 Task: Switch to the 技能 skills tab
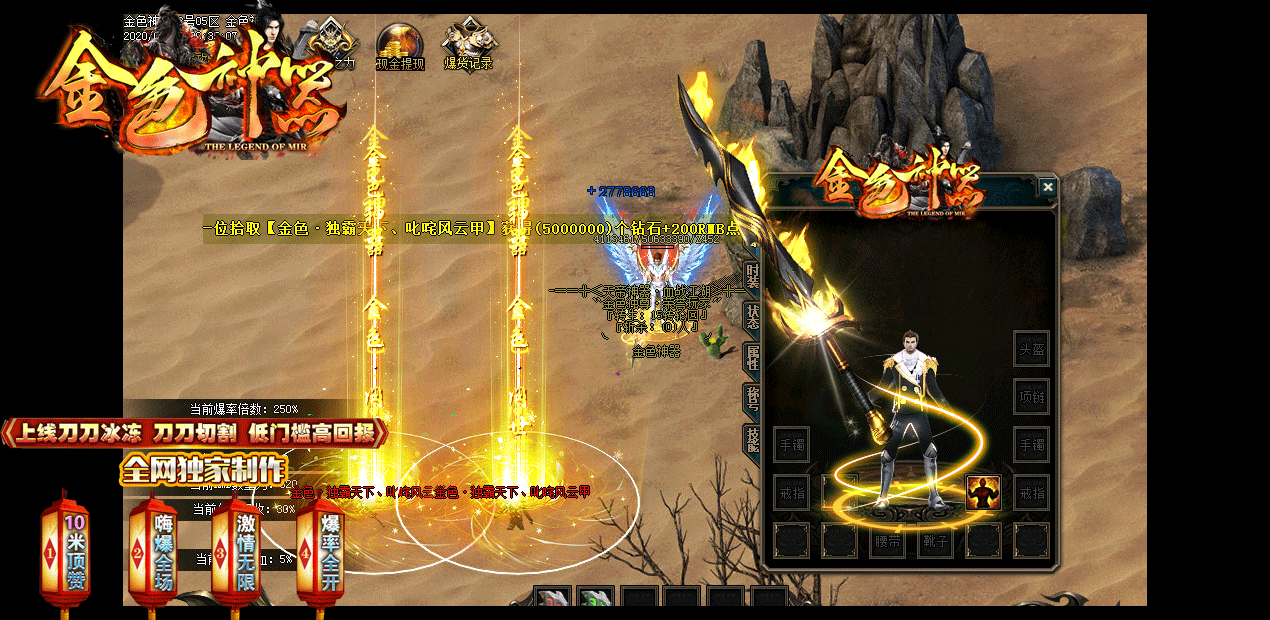pyautogui.click(x=753, y=439)
